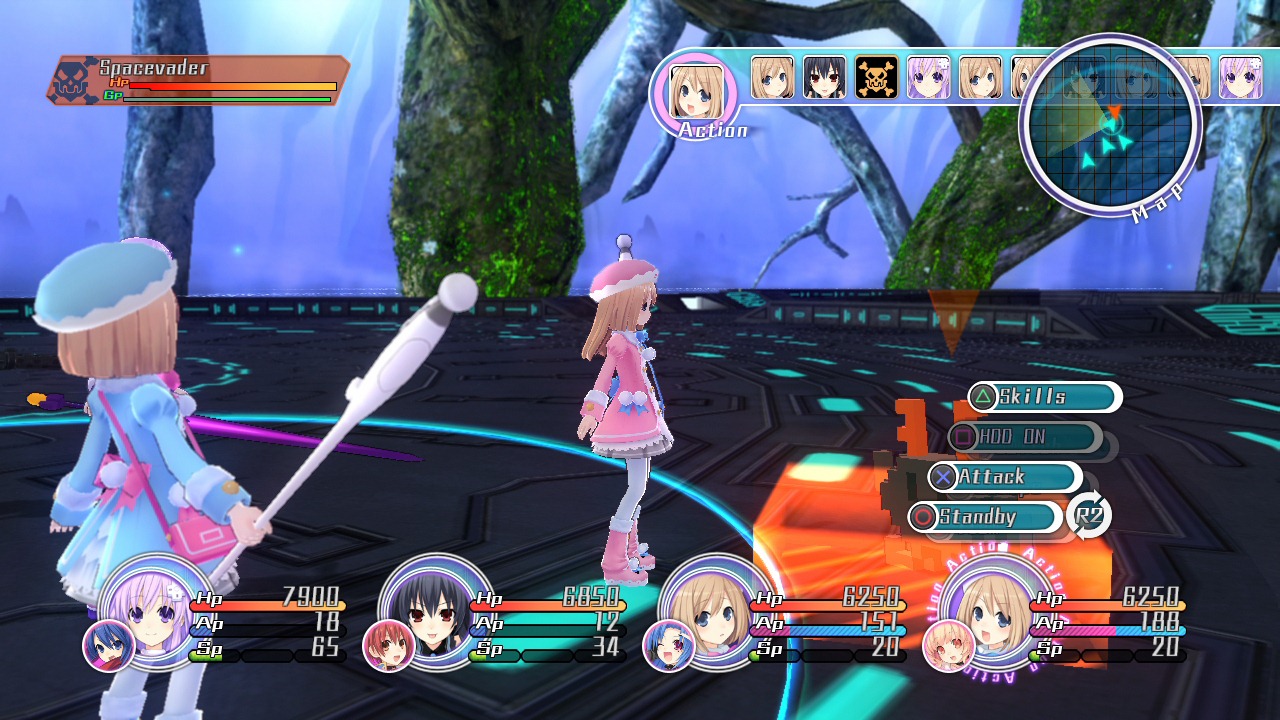Select the large acting portrait labeled Action
The image size is (1280, 720).
(694, 92)
